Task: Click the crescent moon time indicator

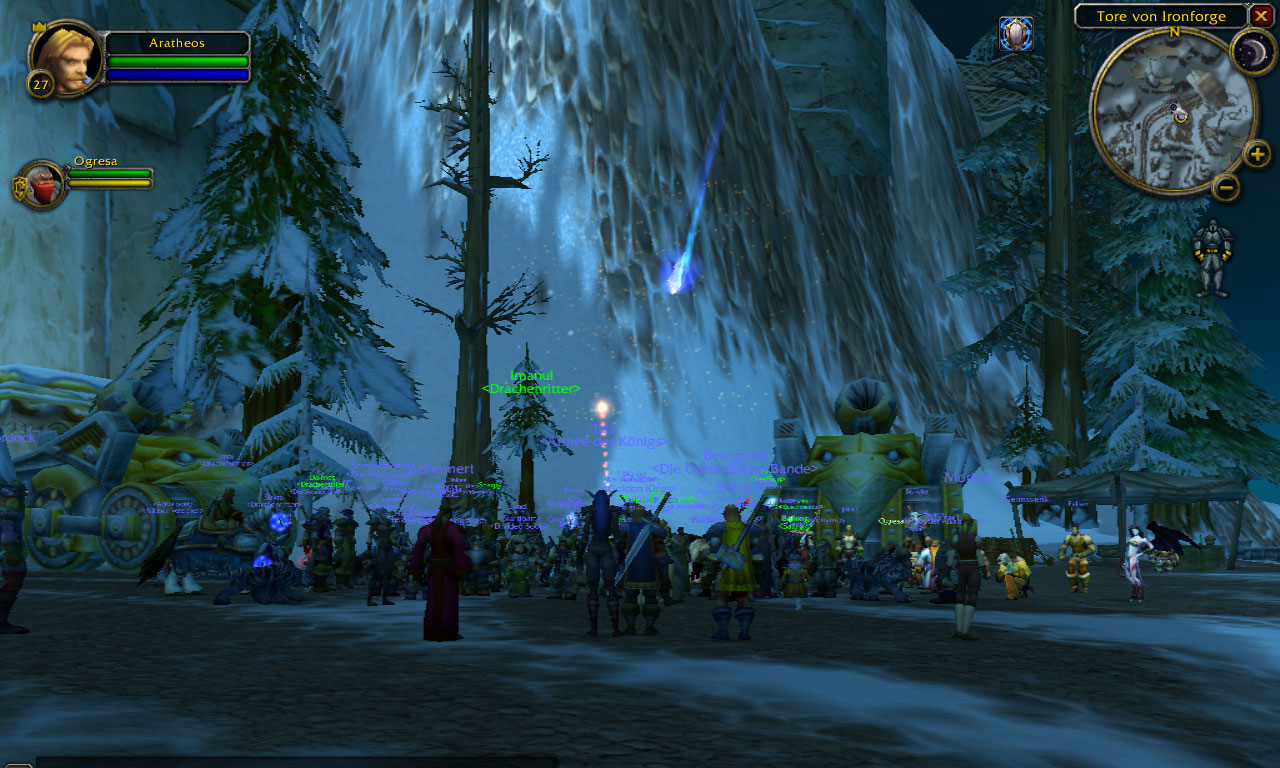Action: pyautogui.click(x=1250, y=50)
